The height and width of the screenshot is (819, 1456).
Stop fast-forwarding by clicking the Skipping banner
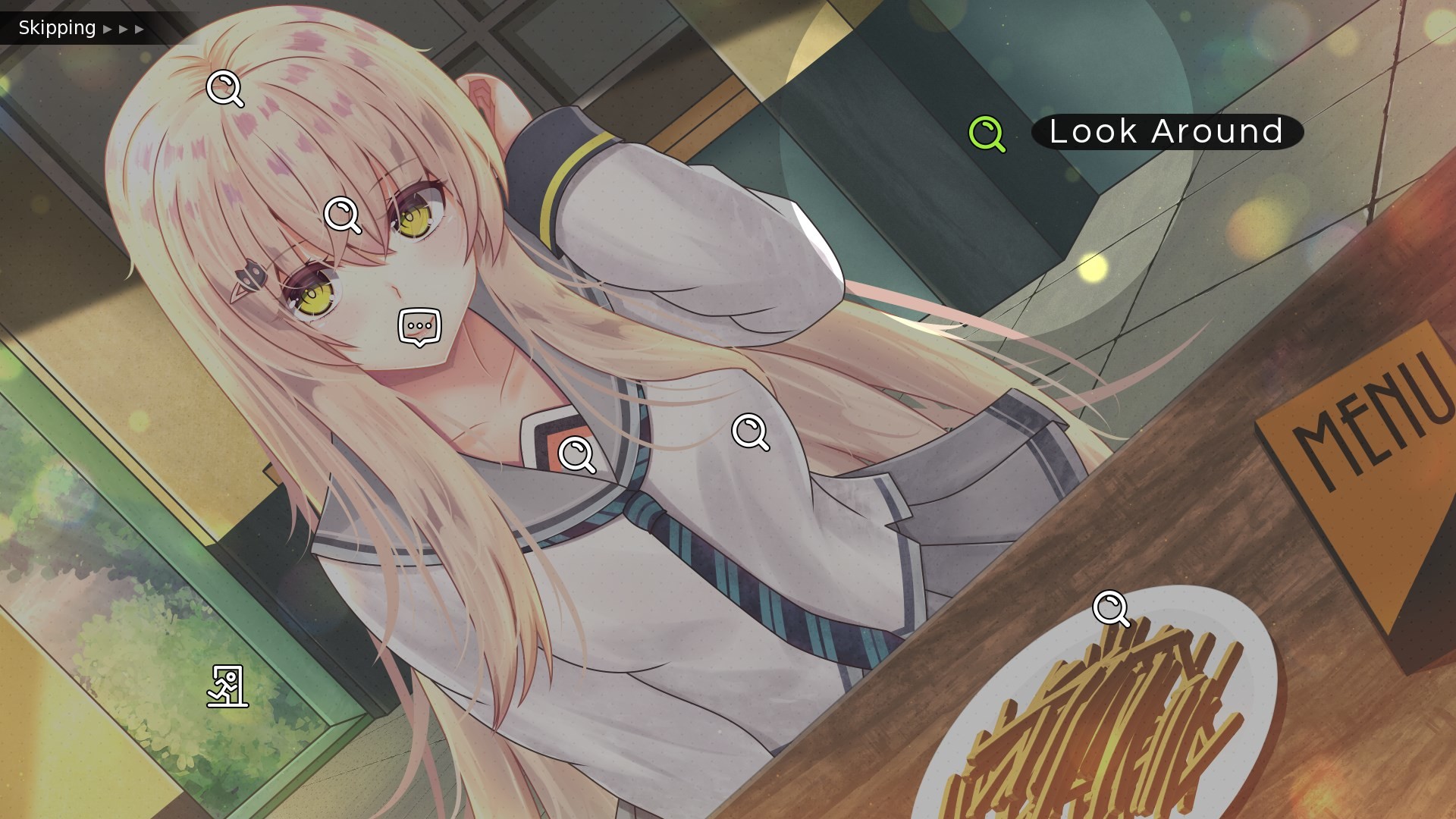(57, 28)
